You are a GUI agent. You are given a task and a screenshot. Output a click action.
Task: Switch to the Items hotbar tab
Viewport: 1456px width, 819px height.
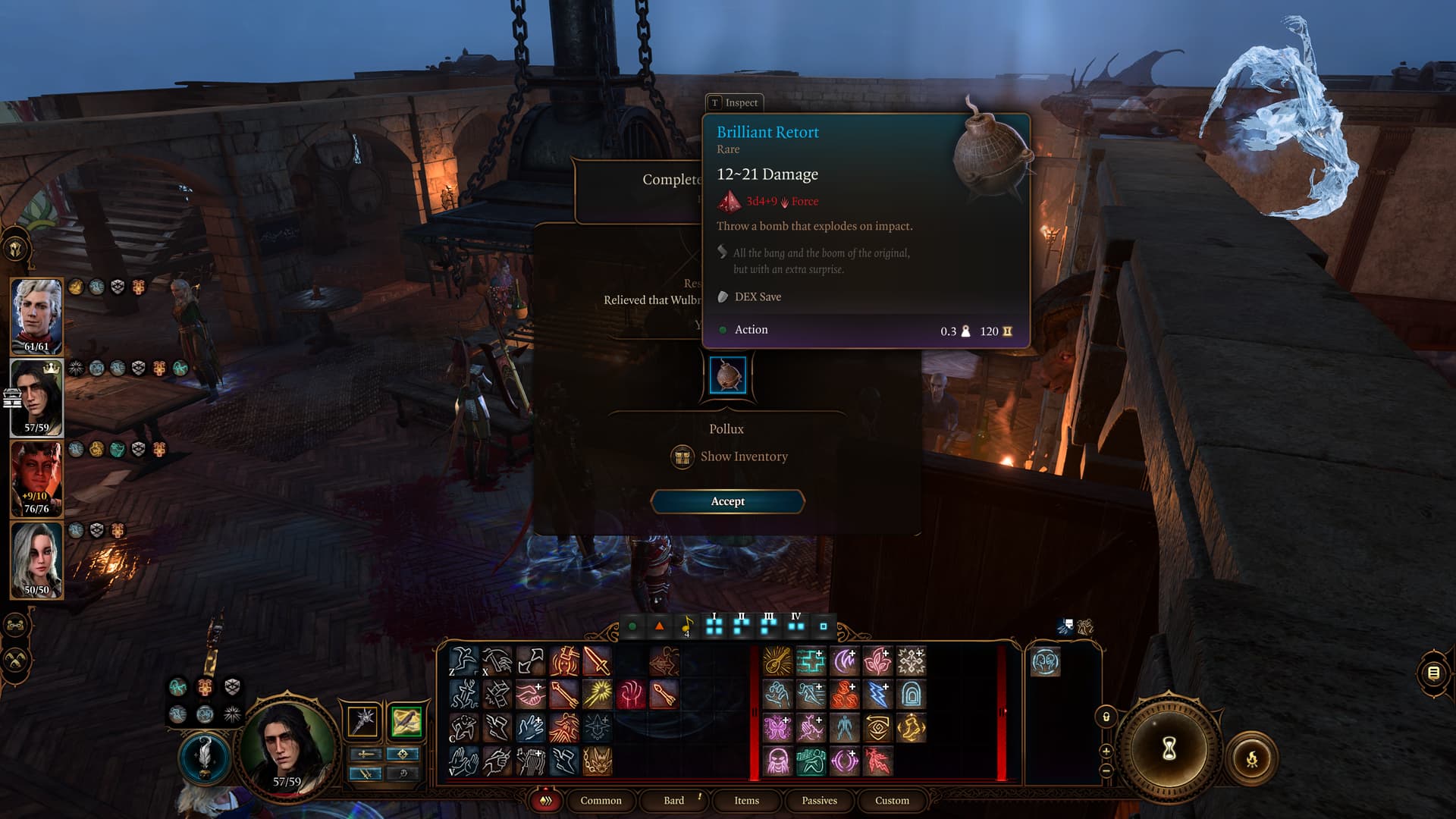click(746, 800)
